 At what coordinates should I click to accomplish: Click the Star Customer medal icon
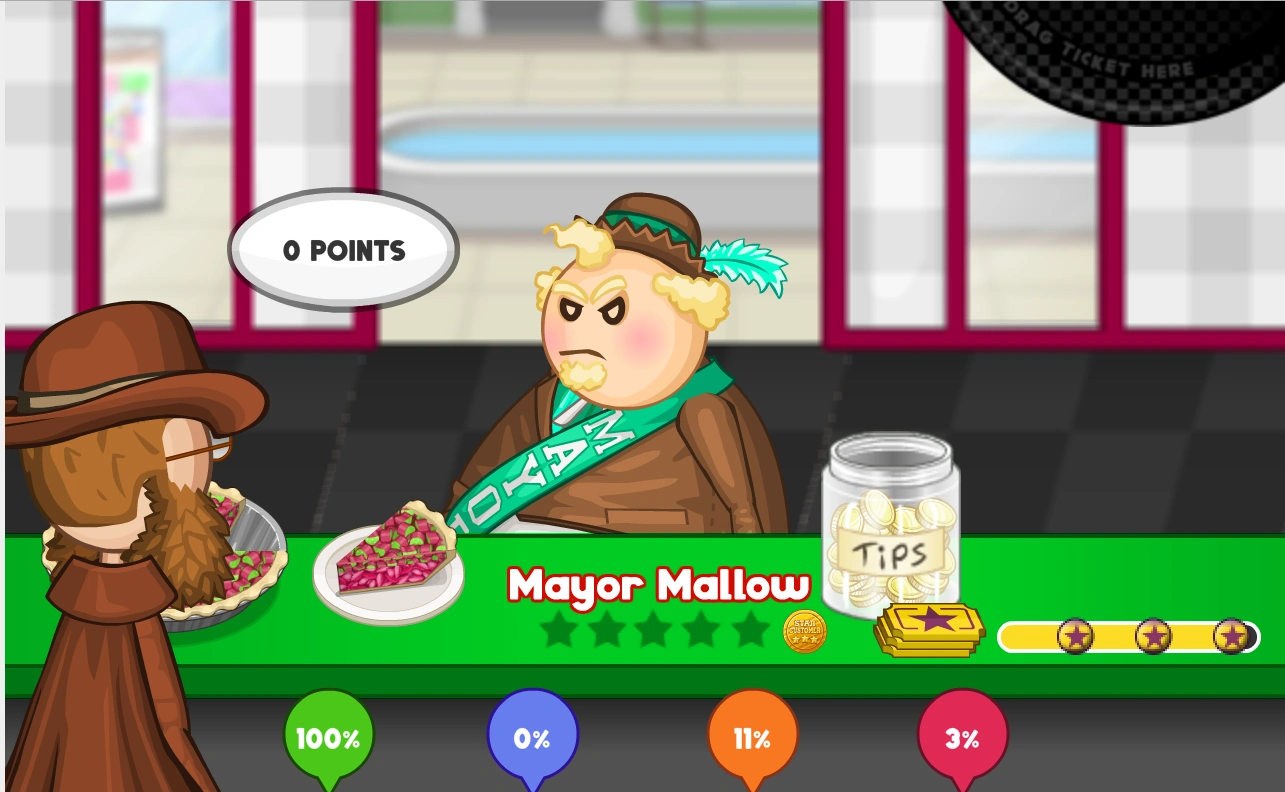click(803, 630)
